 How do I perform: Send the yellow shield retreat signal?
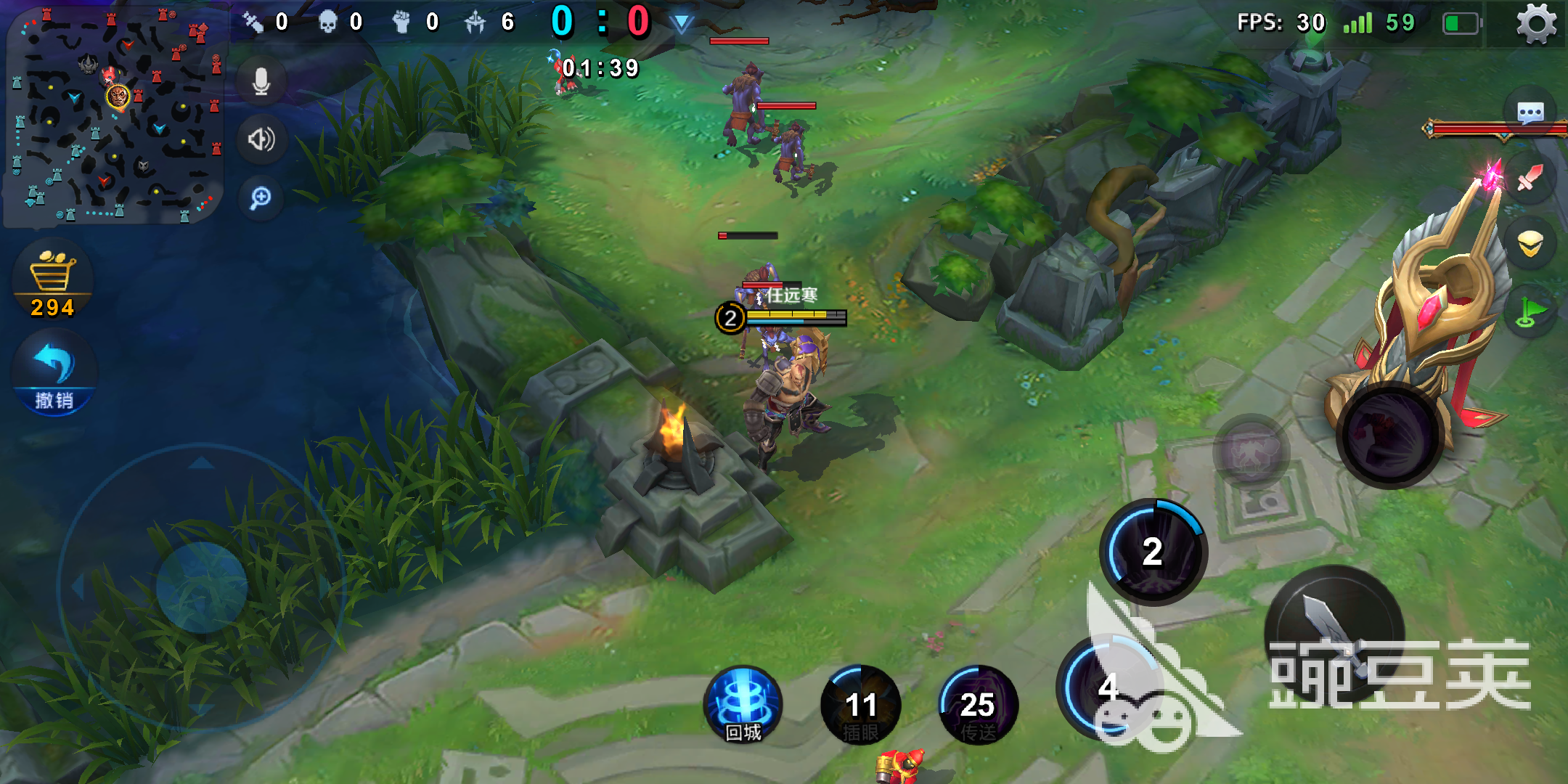[1530, 245]
